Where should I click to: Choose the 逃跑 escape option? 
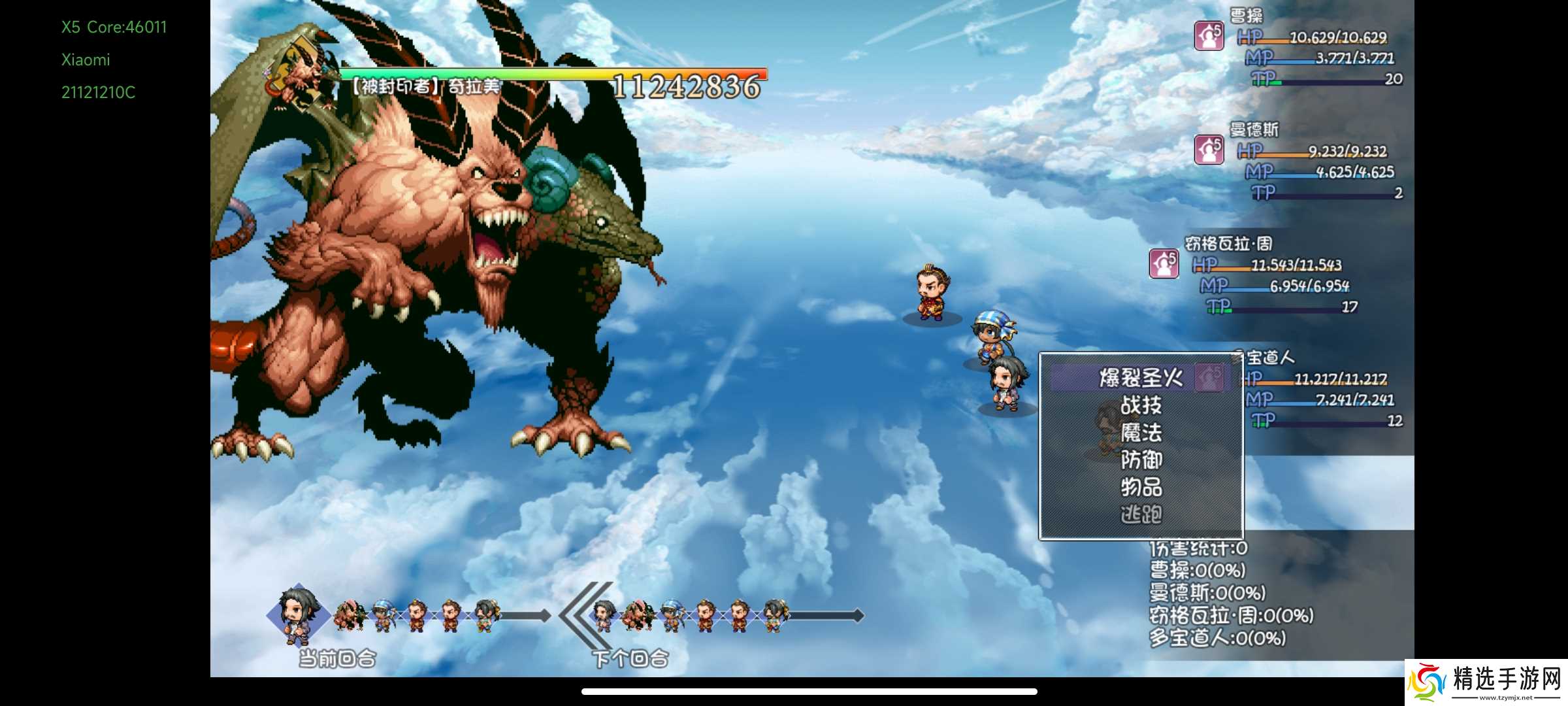1141,514
